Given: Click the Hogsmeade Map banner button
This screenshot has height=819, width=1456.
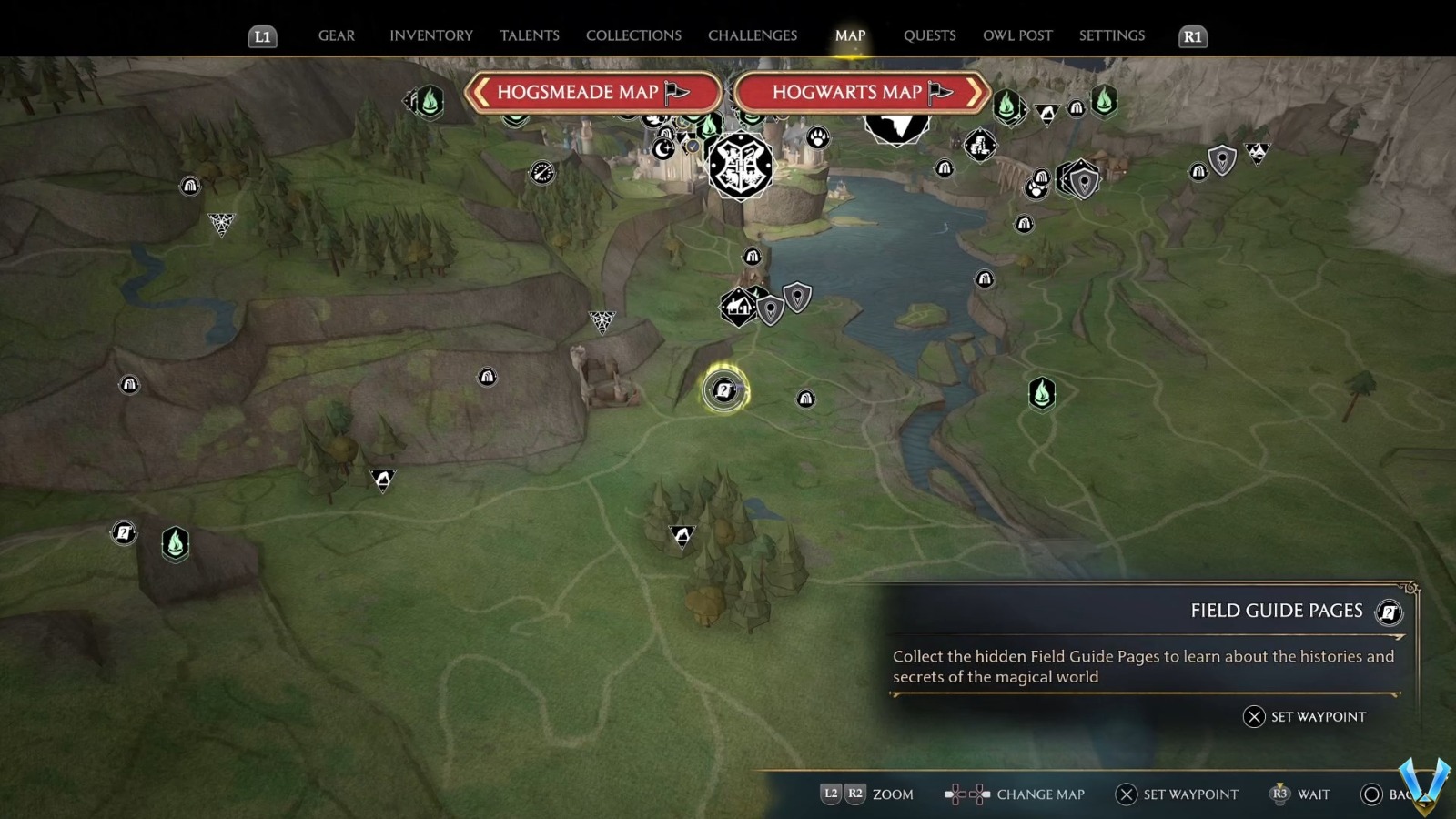Looking at the screenshot, I should click(593, 92).
